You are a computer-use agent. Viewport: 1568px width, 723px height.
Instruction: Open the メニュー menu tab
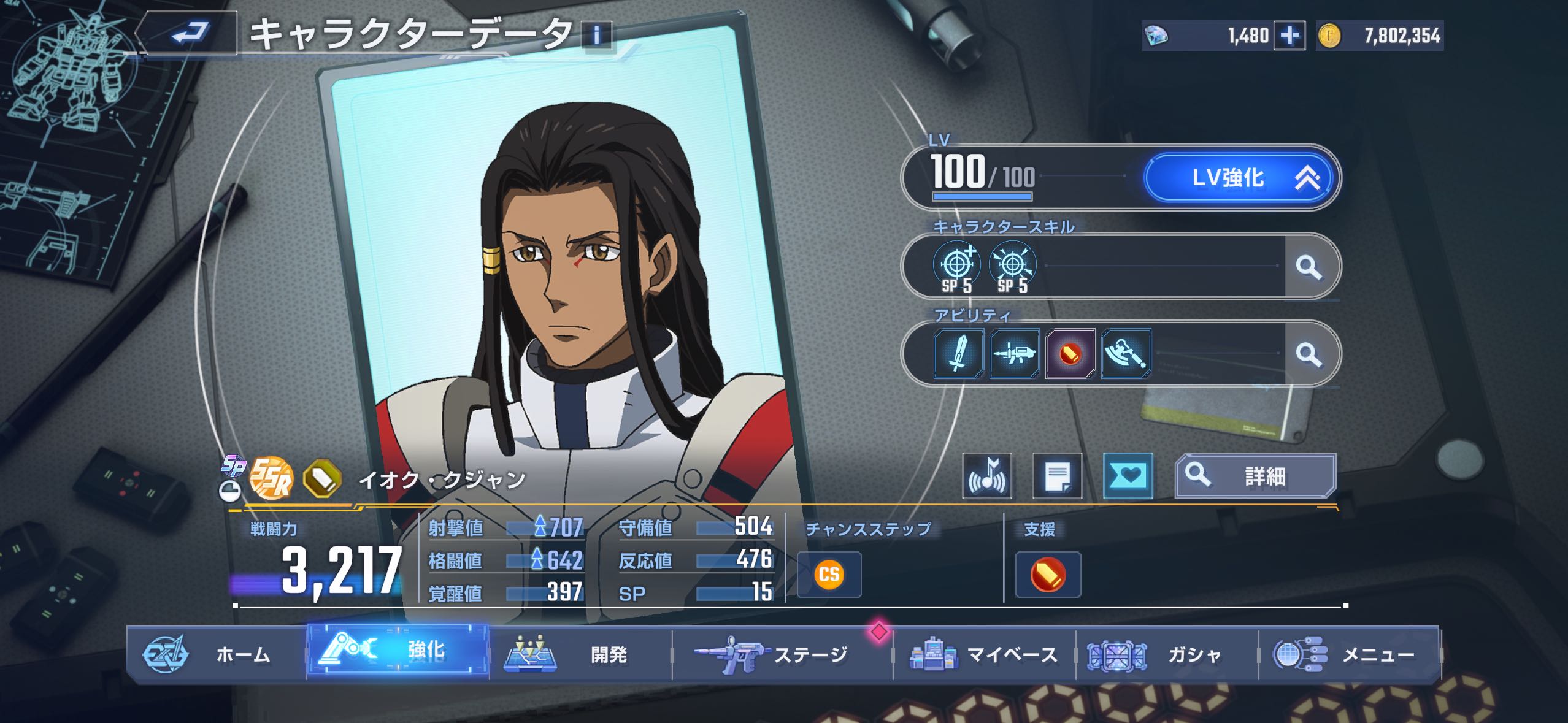tap(1348, 654)
